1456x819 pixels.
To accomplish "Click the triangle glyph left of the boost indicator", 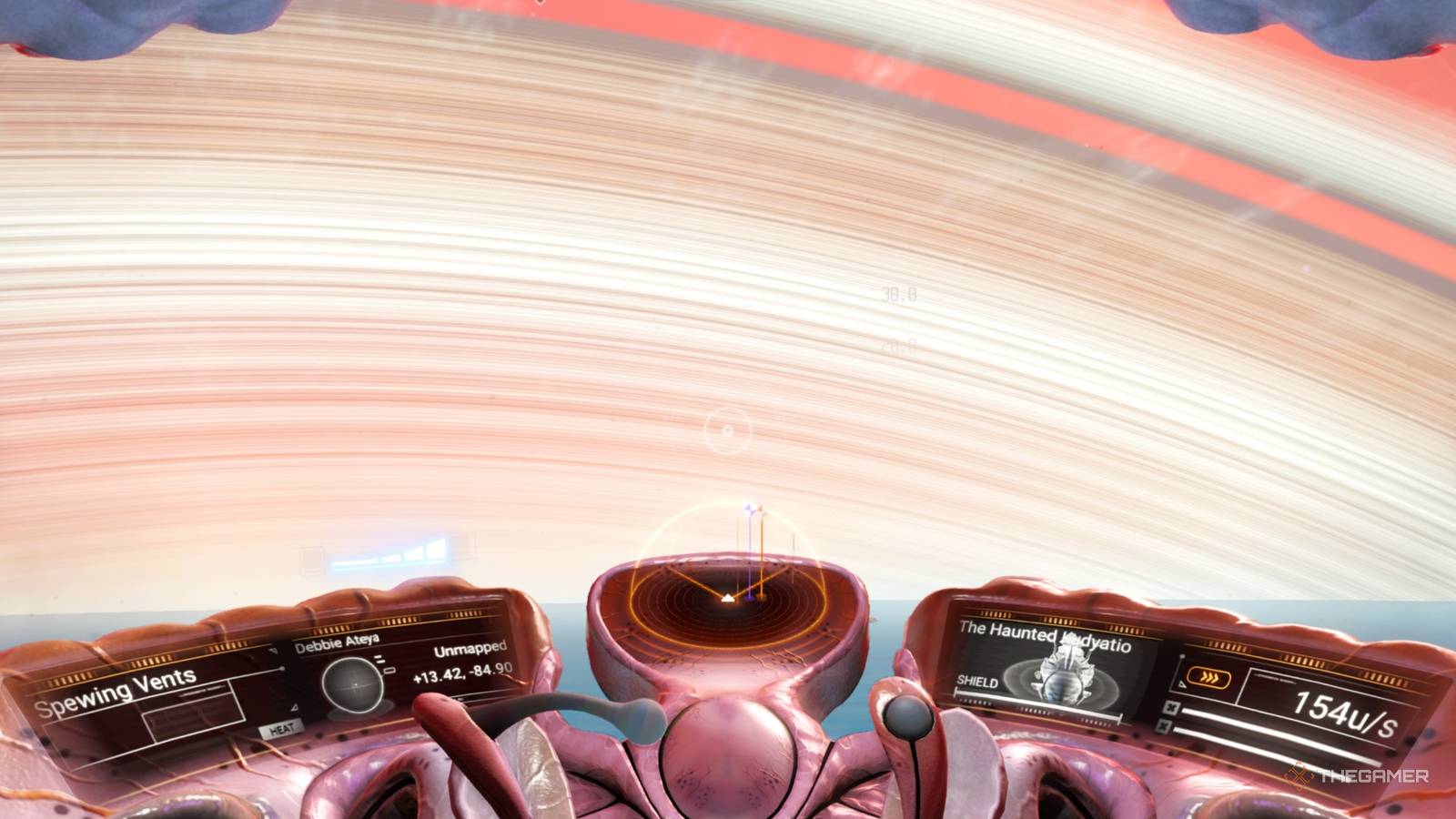I will [x=1181, y=684].
